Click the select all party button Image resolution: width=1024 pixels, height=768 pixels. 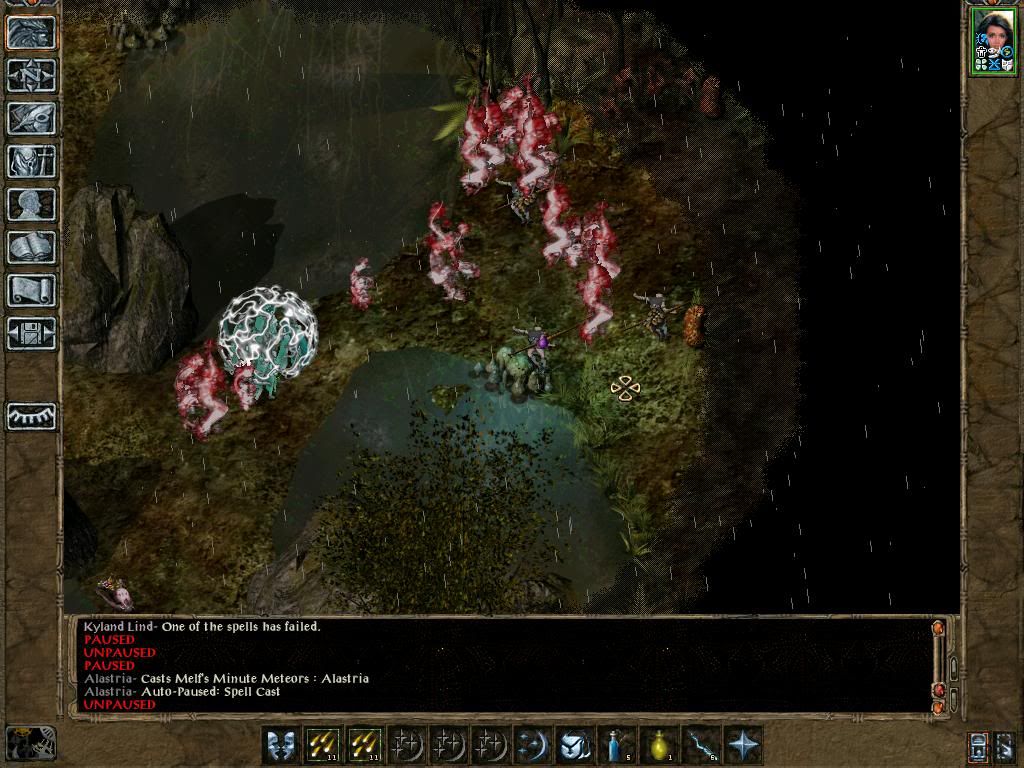[x=978, y=746]
